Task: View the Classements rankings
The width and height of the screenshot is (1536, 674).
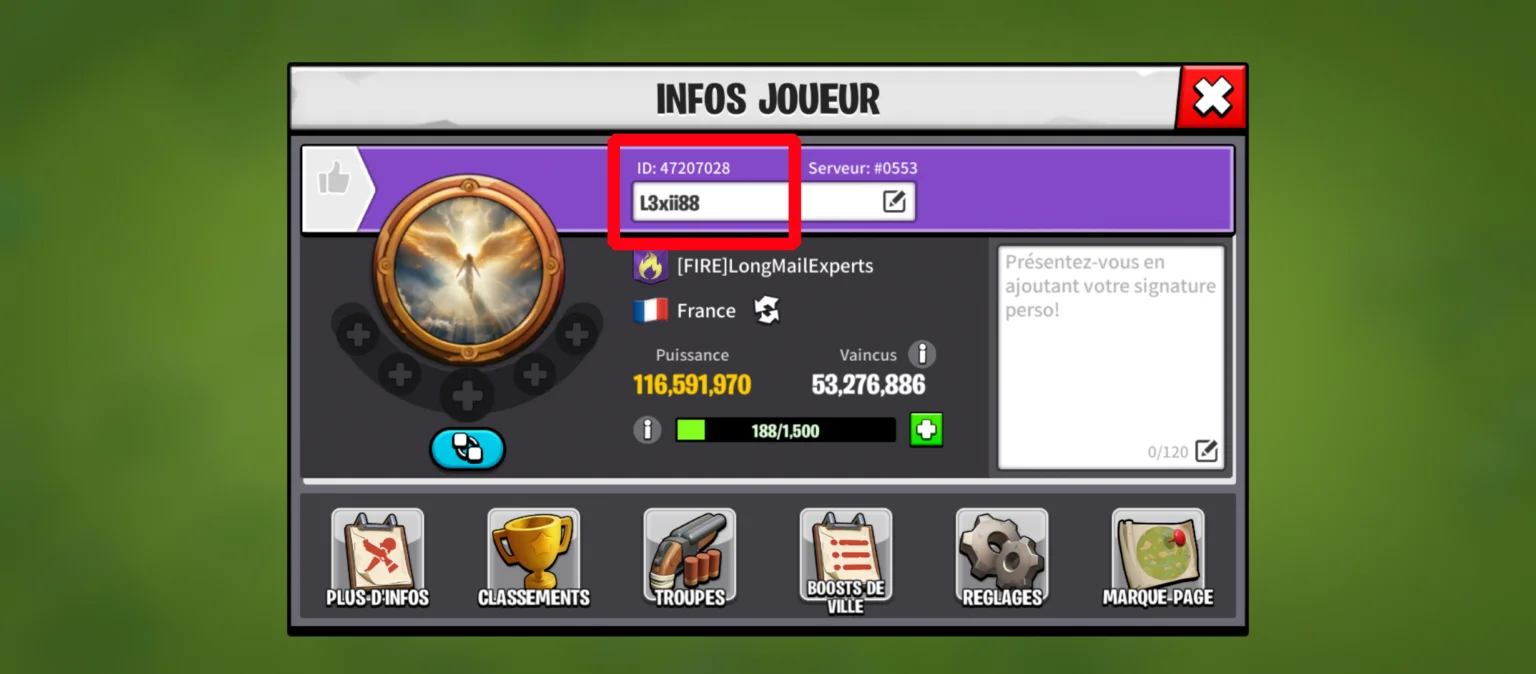Action: tap(534, 558)
